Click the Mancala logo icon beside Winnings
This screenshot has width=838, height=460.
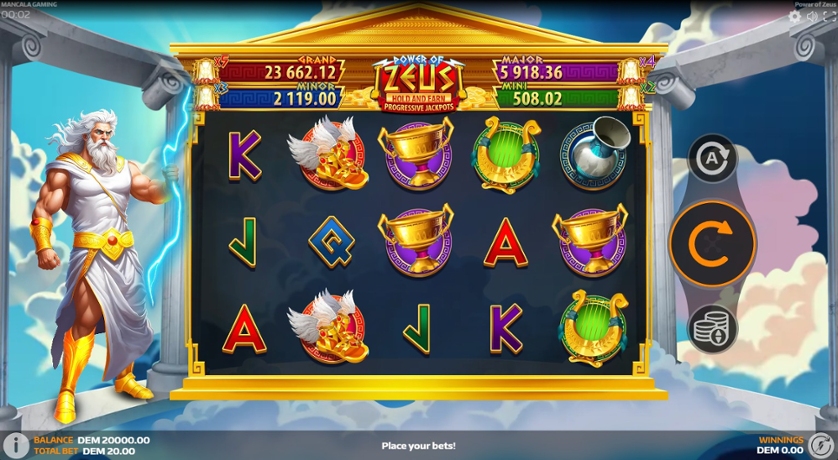tap(822, 445)
